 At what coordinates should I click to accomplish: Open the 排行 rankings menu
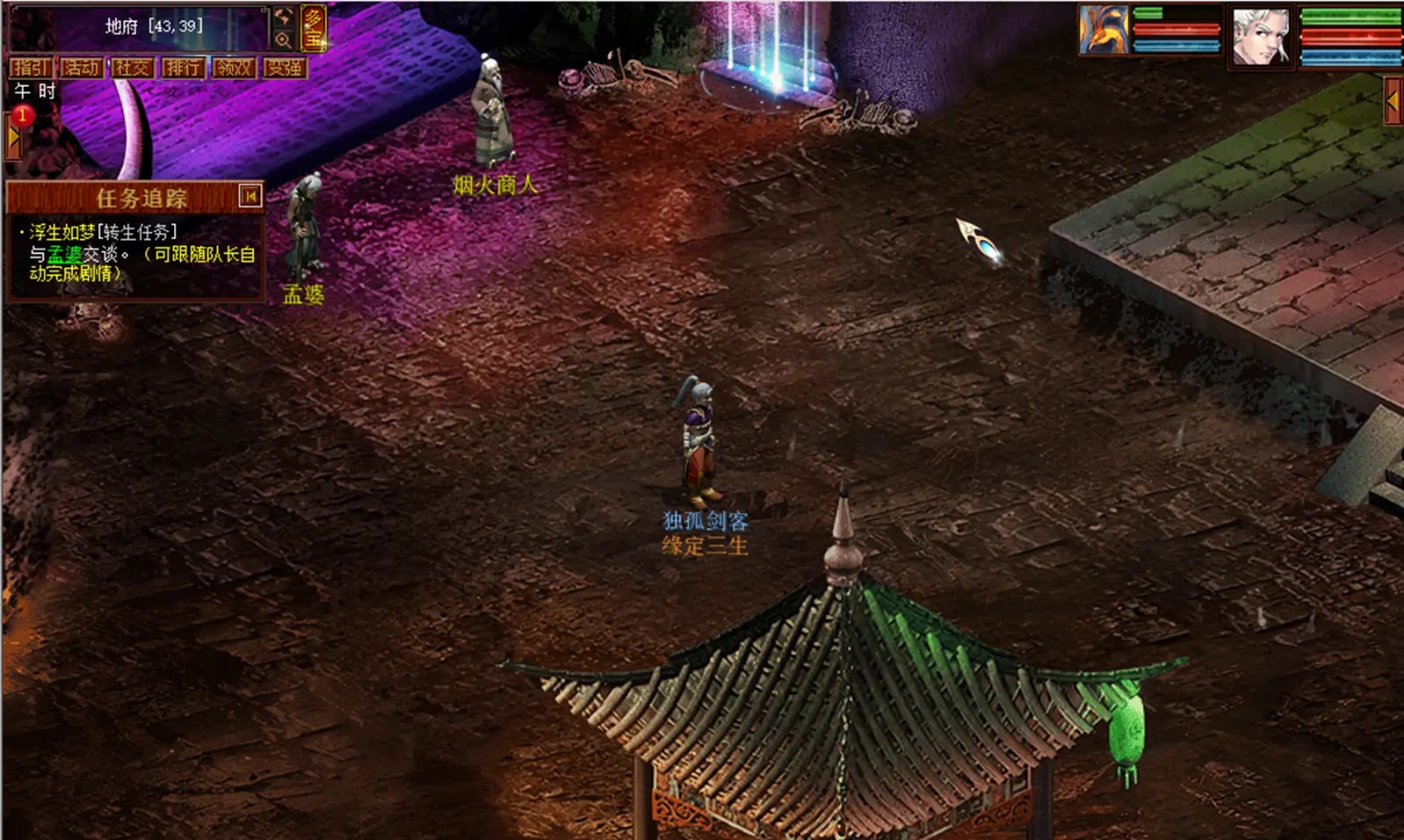click(183, 68)
